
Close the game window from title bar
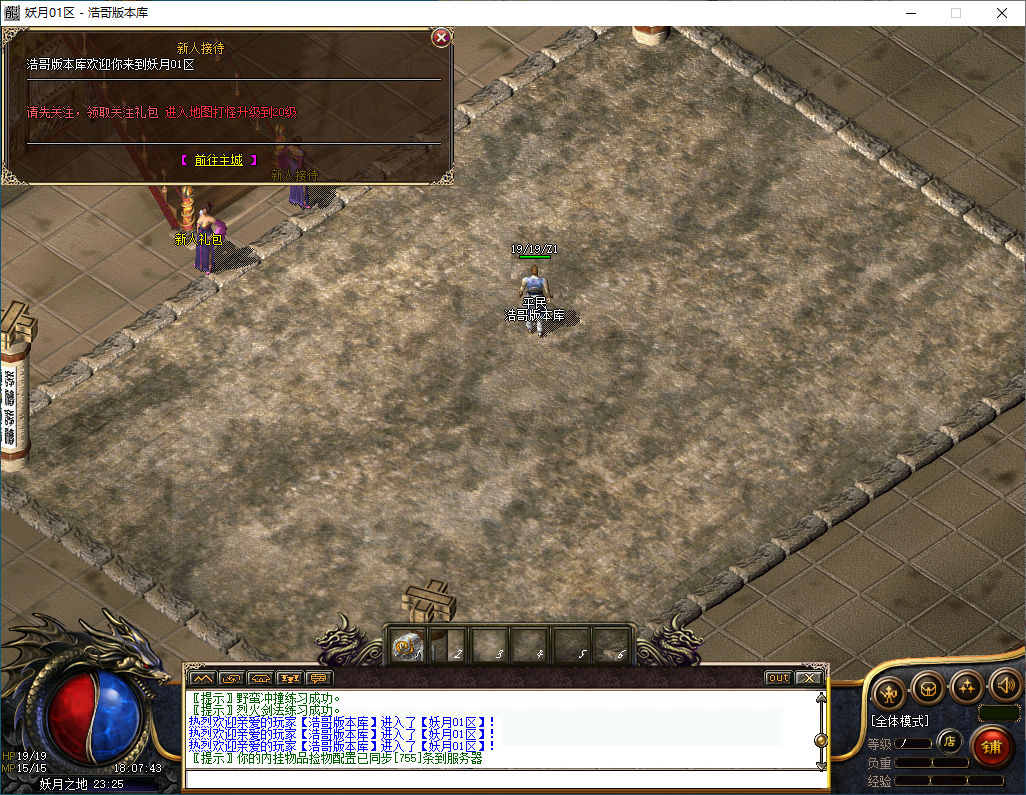click(x=1002, y=13)
